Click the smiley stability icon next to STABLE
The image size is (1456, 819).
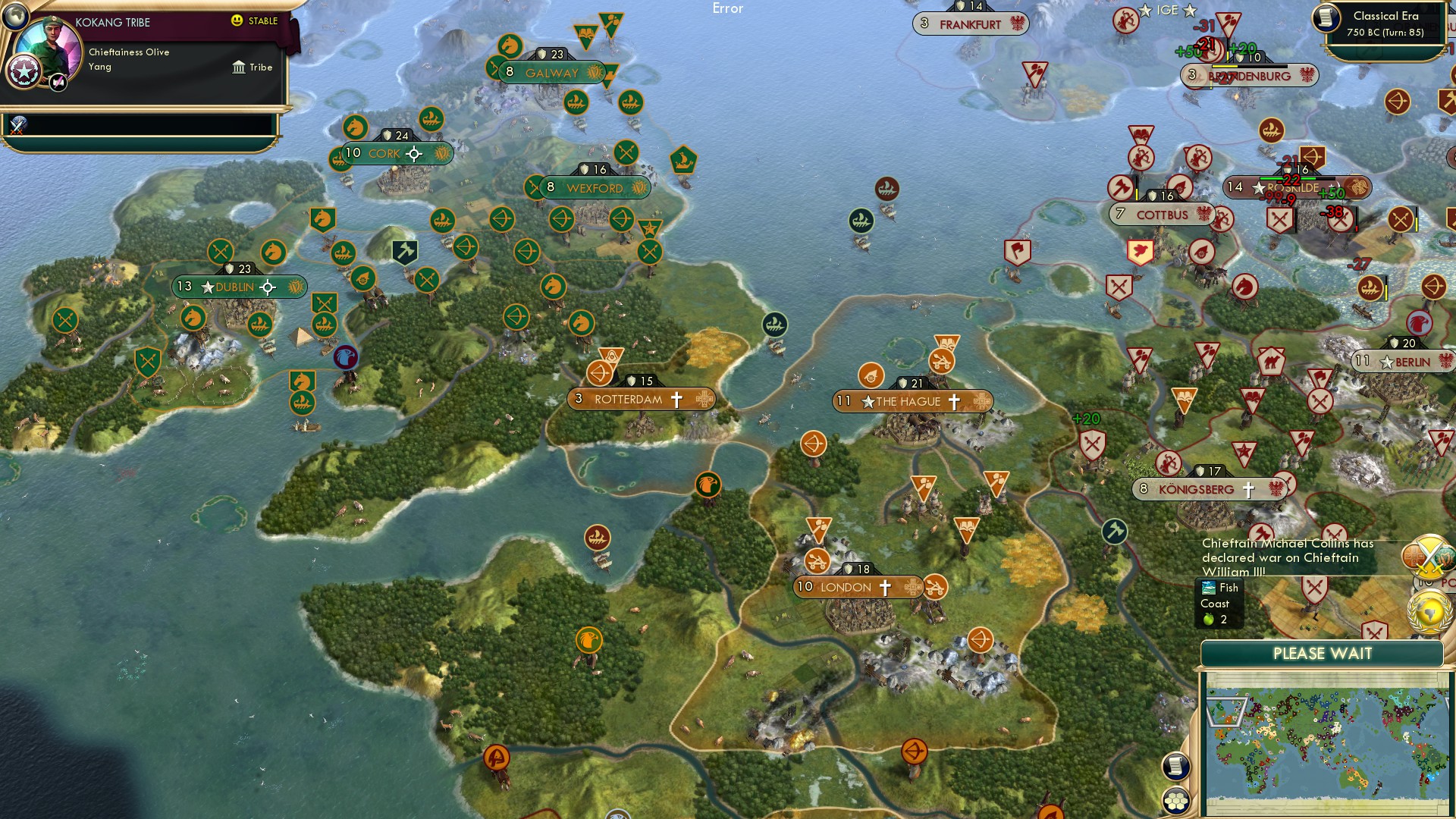(237, 21)
